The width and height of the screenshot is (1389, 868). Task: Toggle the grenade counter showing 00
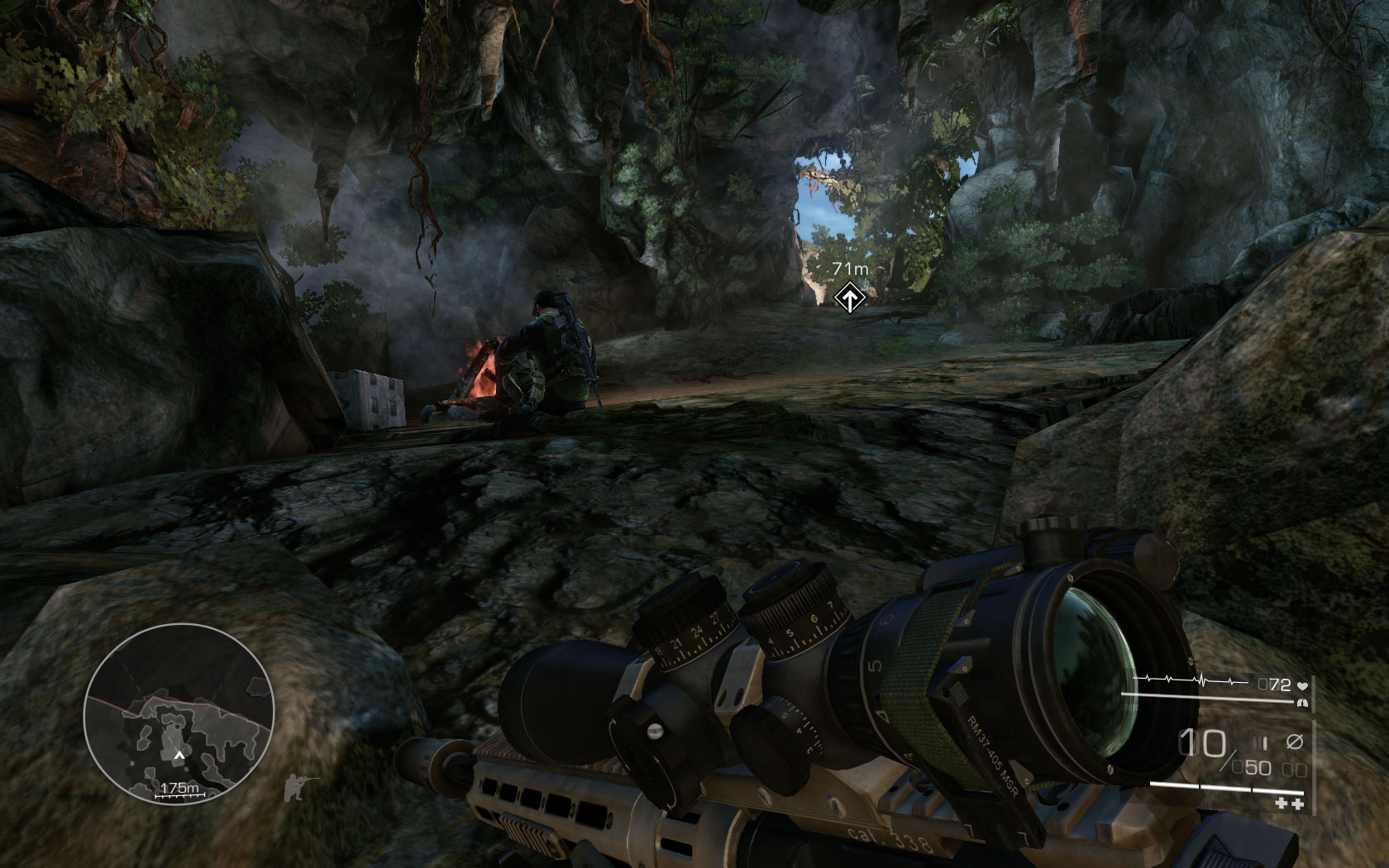[x=1294, y=769]
